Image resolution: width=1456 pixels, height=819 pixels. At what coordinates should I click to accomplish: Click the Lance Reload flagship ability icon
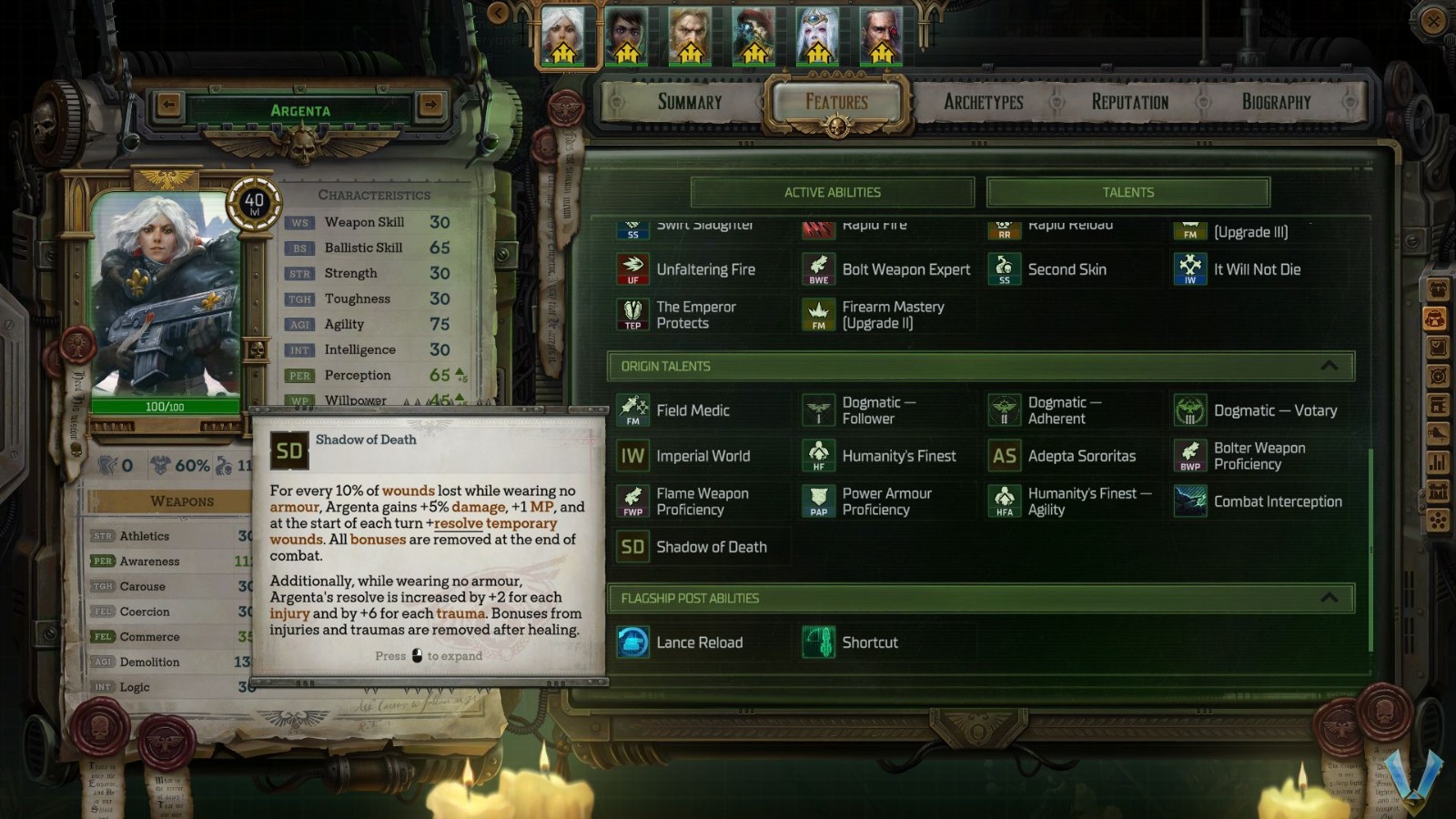point(632,642)
